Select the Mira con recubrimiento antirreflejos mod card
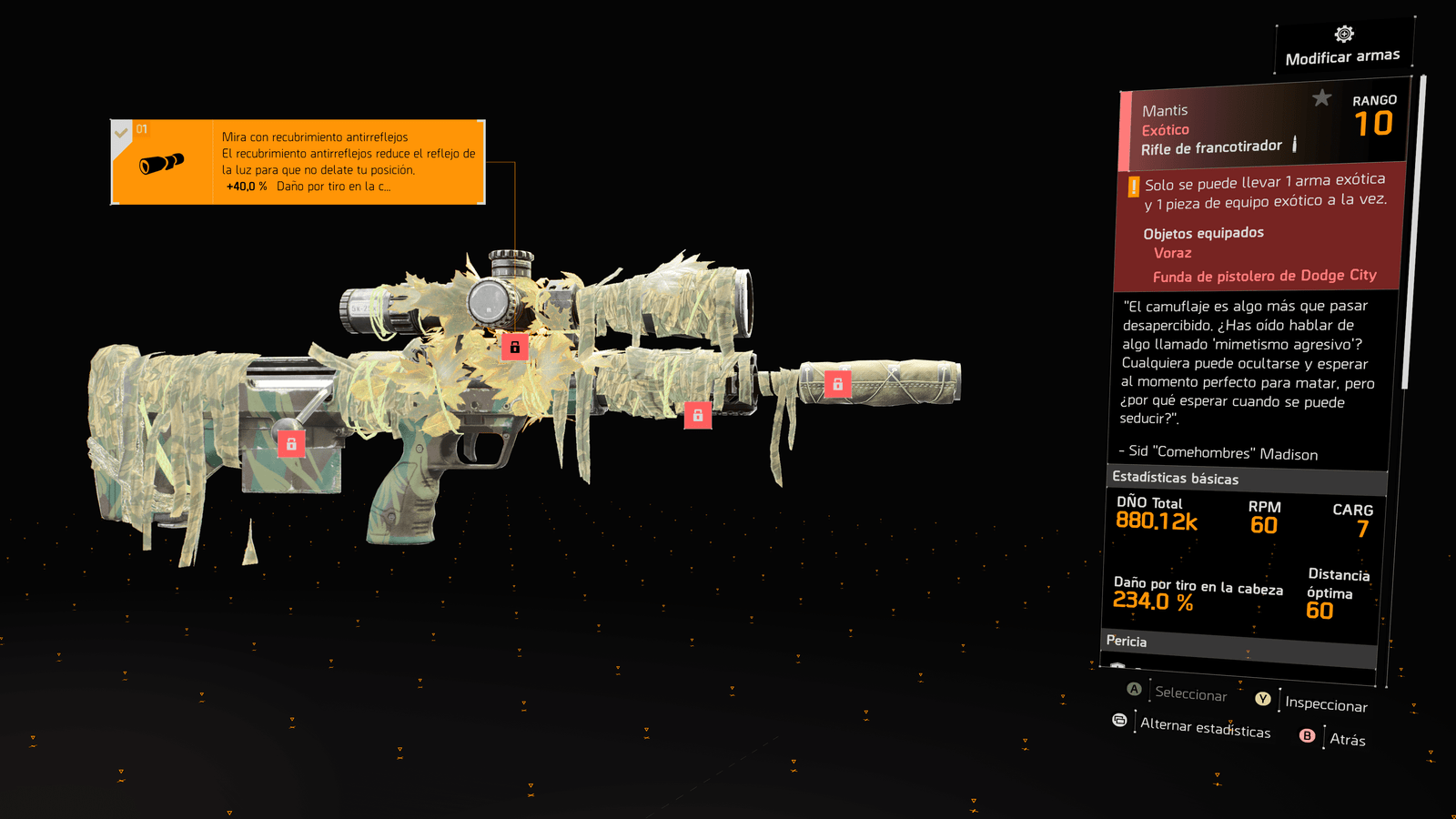The height and width of the screenshot is (819, 1456). pyautogui.click(x=298, y=162)
